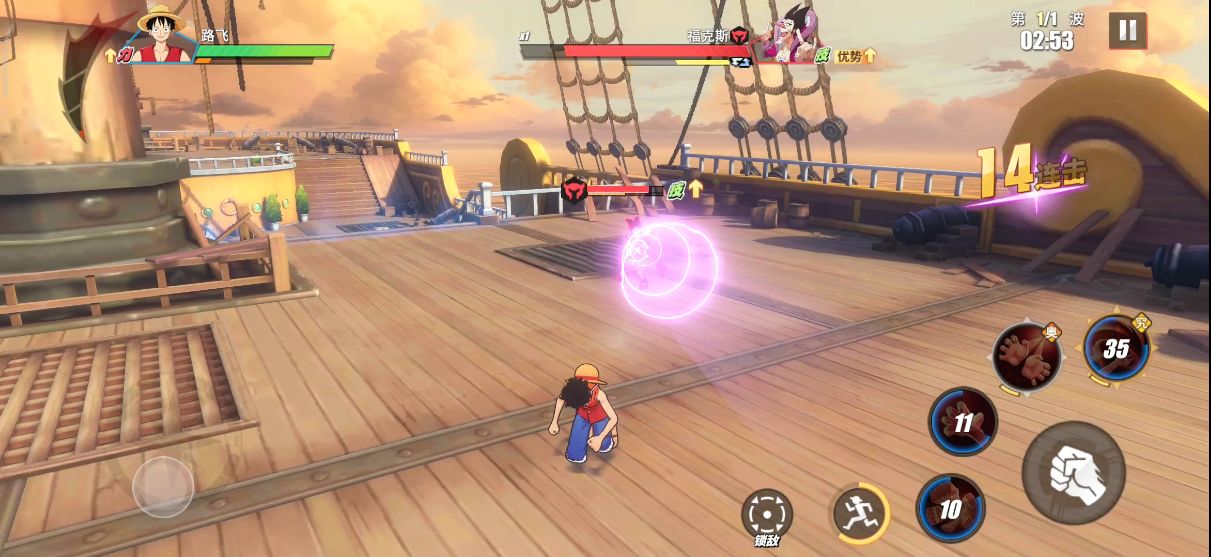This screenshot has width=1211, height=557.
Task: Pause the battle
Action: pyautogui.click(x=1127, y=30)
